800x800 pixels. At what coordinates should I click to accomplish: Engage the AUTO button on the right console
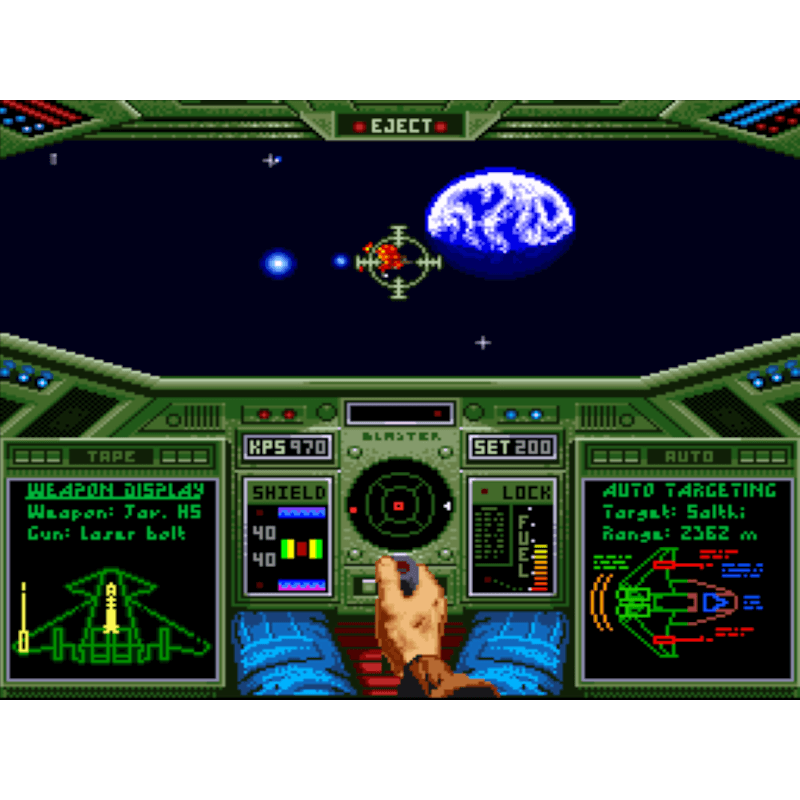689,457
